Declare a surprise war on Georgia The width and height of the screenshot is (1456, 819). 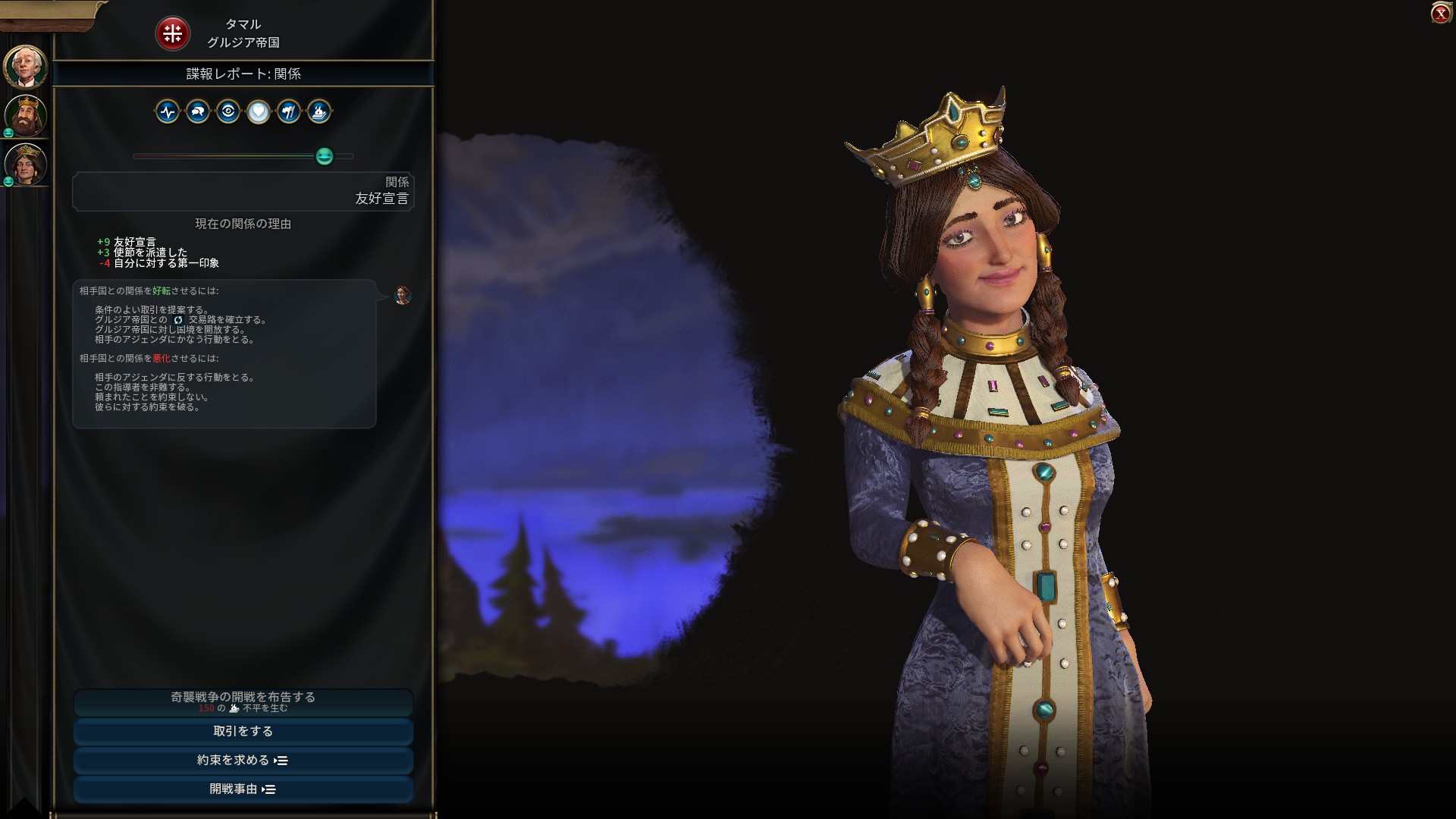[243, 701]
